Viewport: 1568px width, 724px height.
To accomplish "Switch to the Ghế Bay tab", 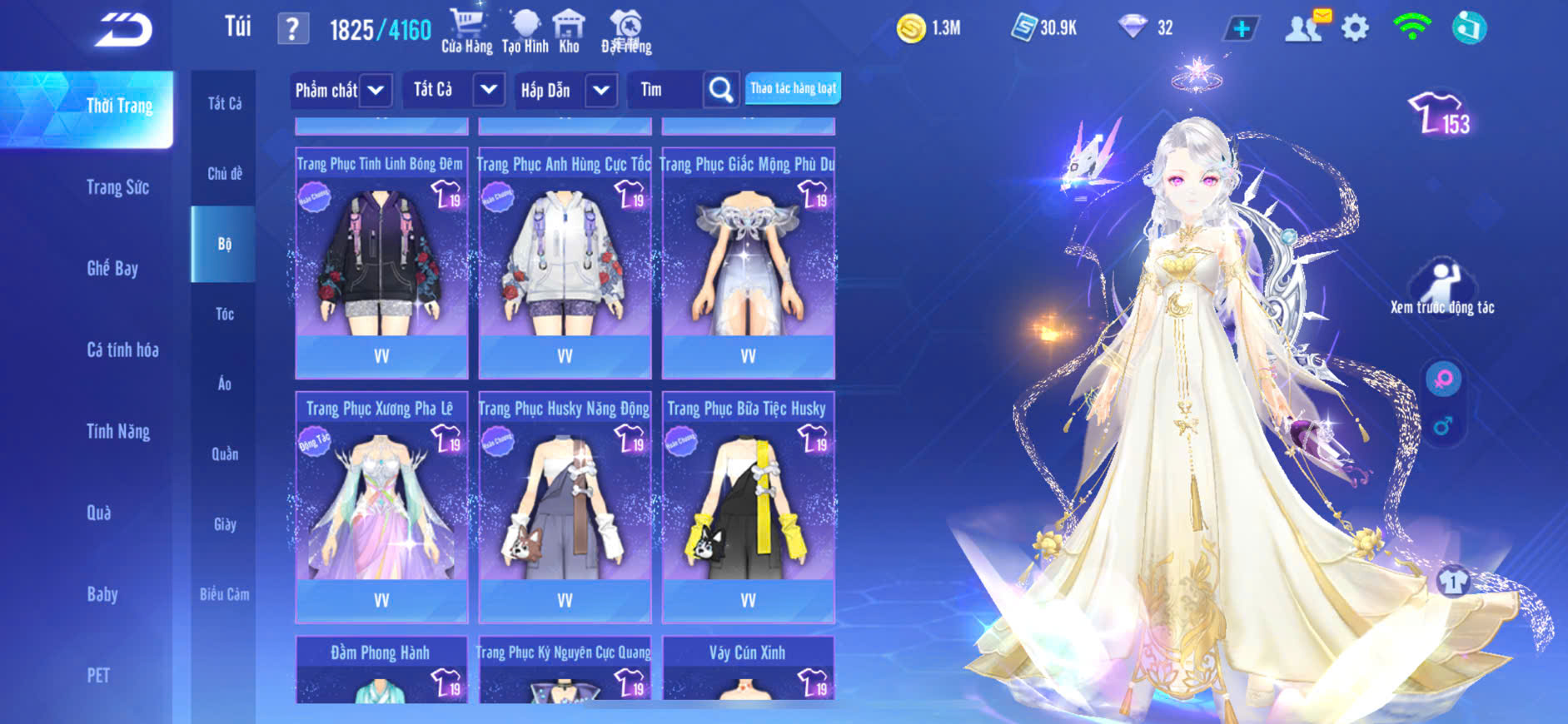I will click(112, 268).
